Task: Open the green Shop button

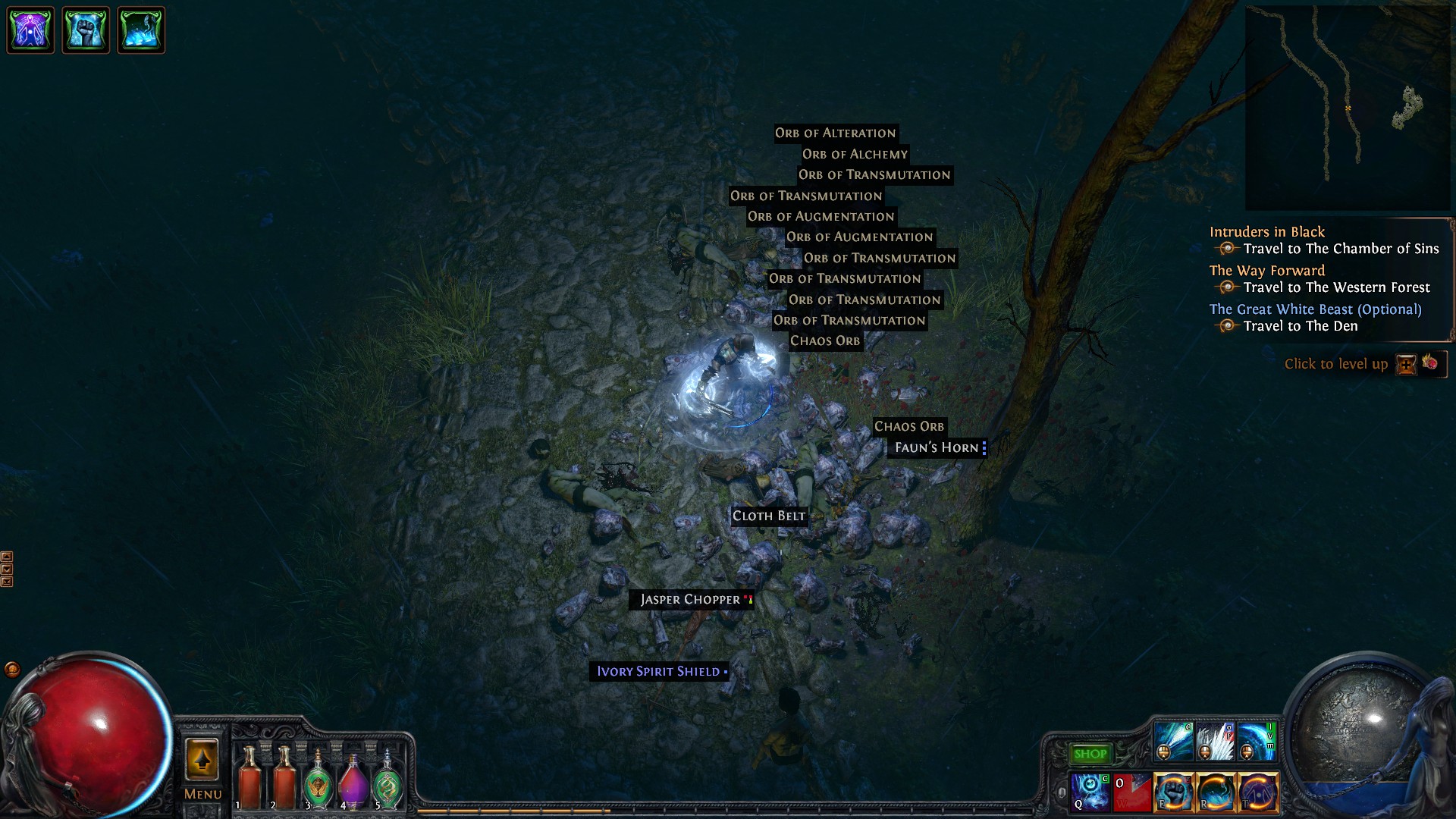Action: pyautogui.click(x=1090, y=754)
